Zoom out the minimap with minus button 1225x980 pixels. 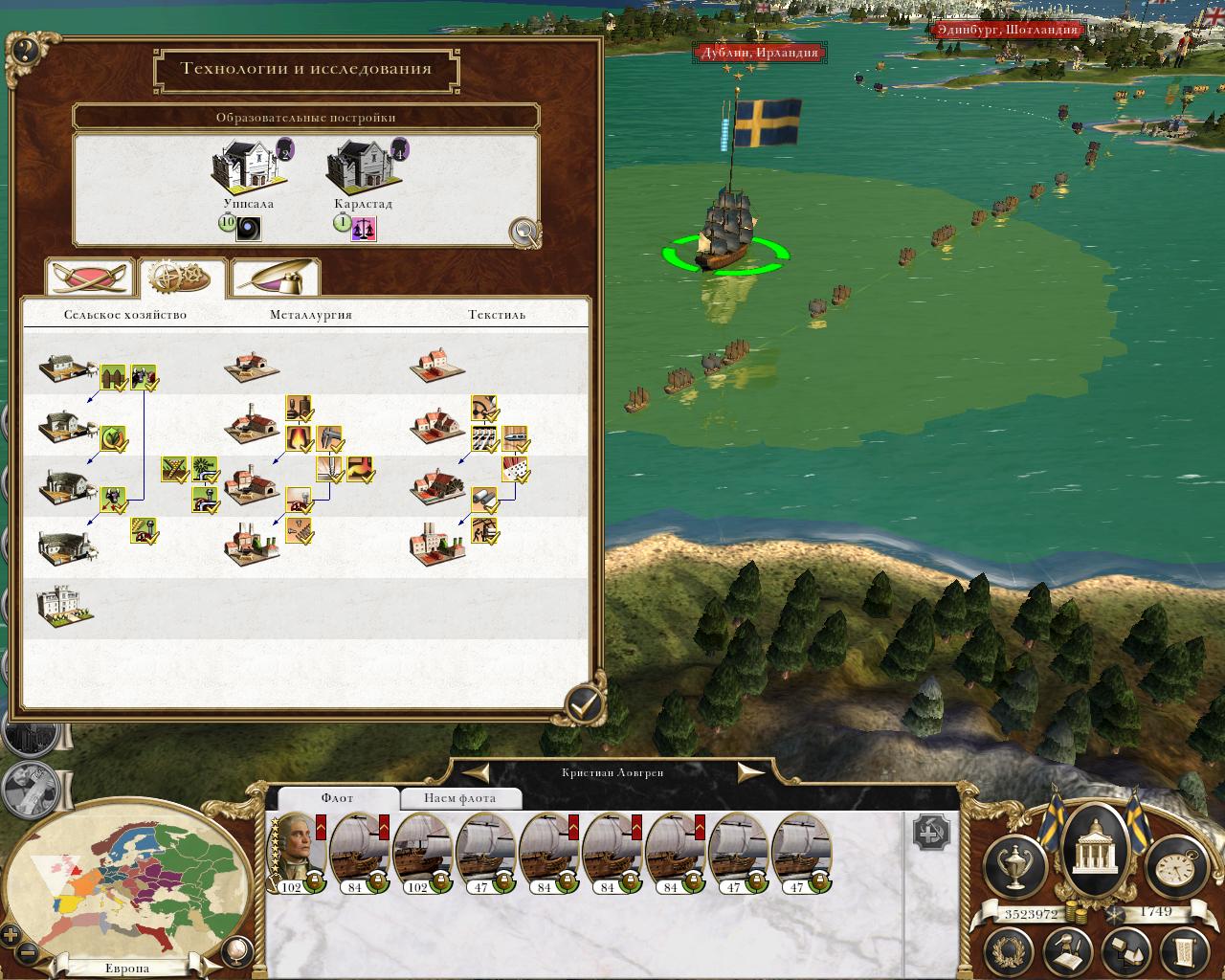click(28, 952)
